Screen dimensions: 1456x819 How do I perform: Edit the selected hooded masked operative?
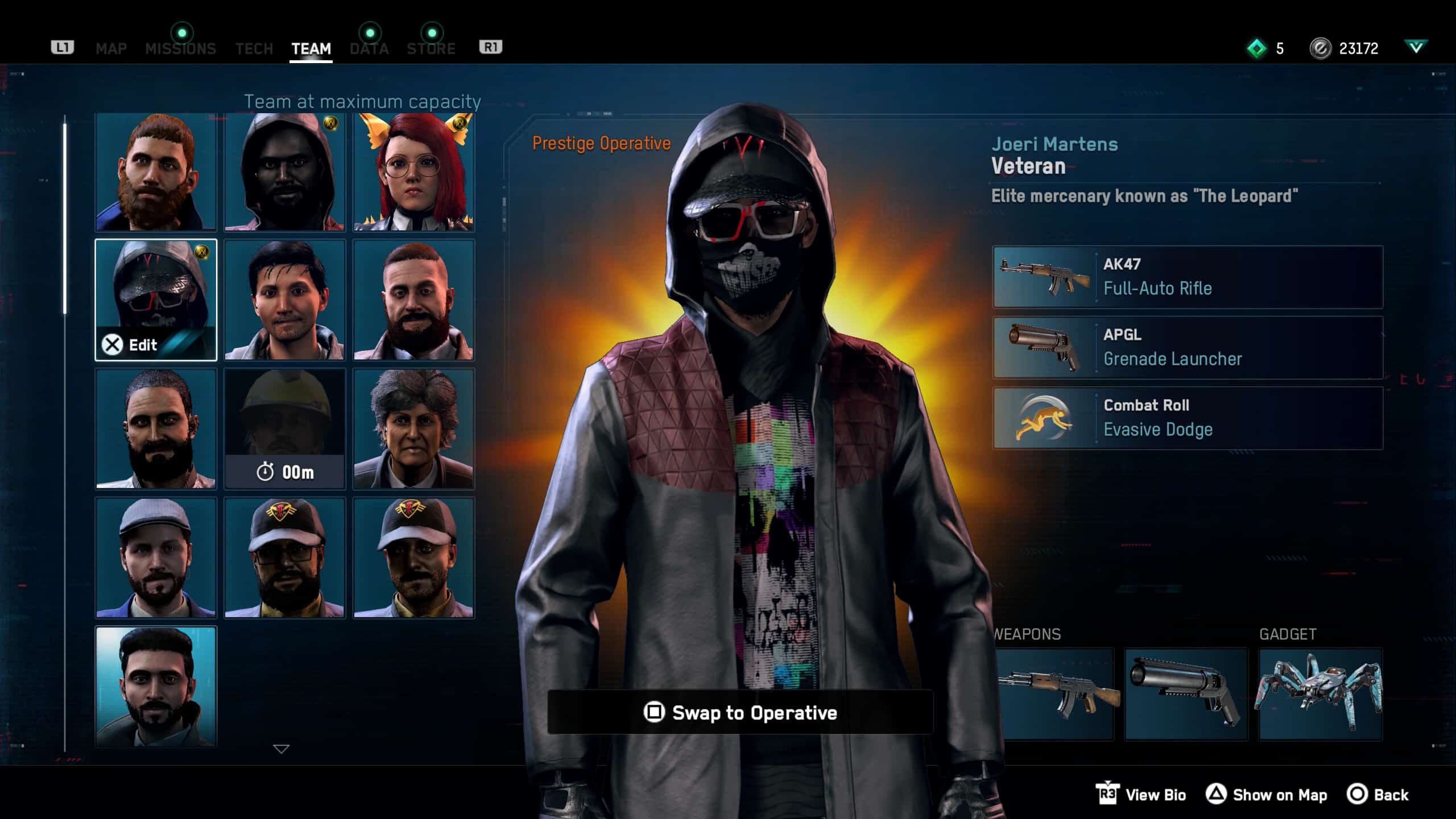[x=155, y=300]
